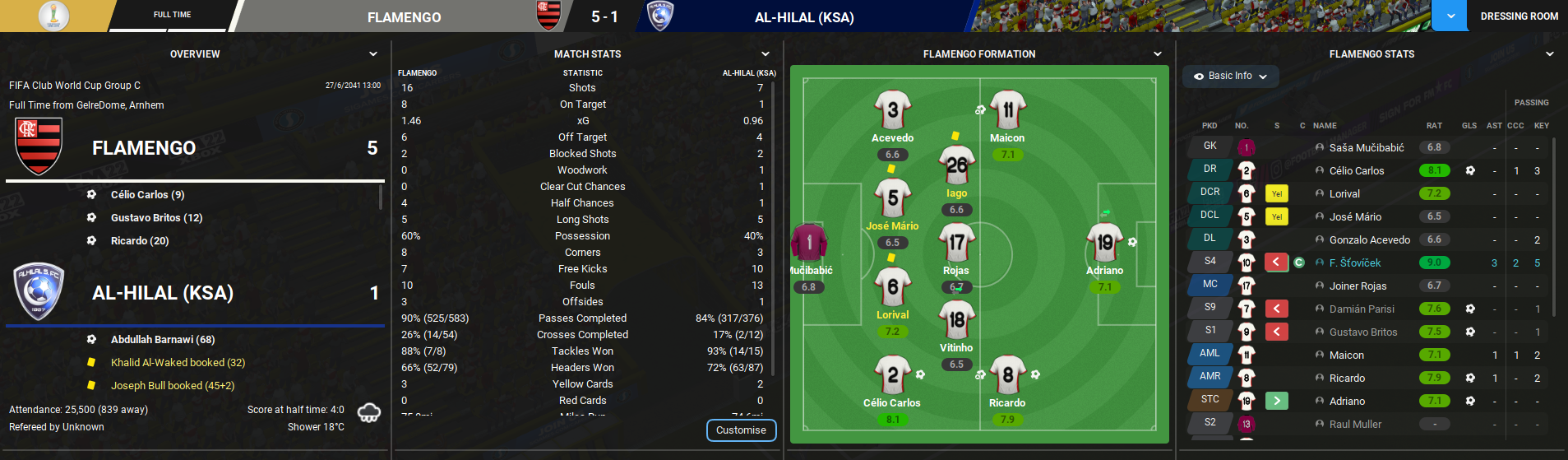Click Abdullah Barnawi (68) goal entry
This screenshot has height=460, width=1568.
163,340
